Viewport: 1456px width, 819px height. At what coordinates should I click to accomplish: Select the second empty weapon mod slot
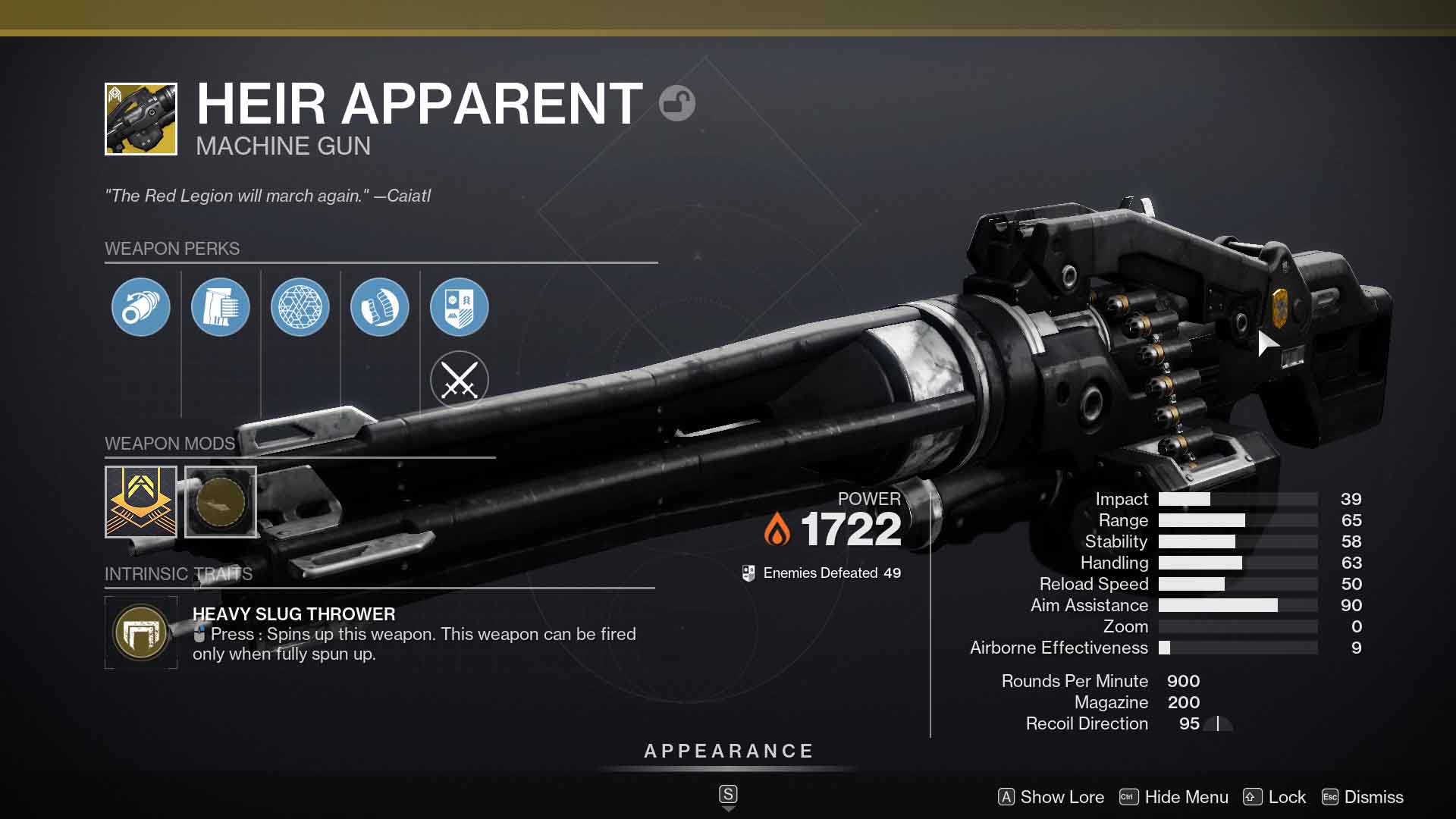[221, 502]
